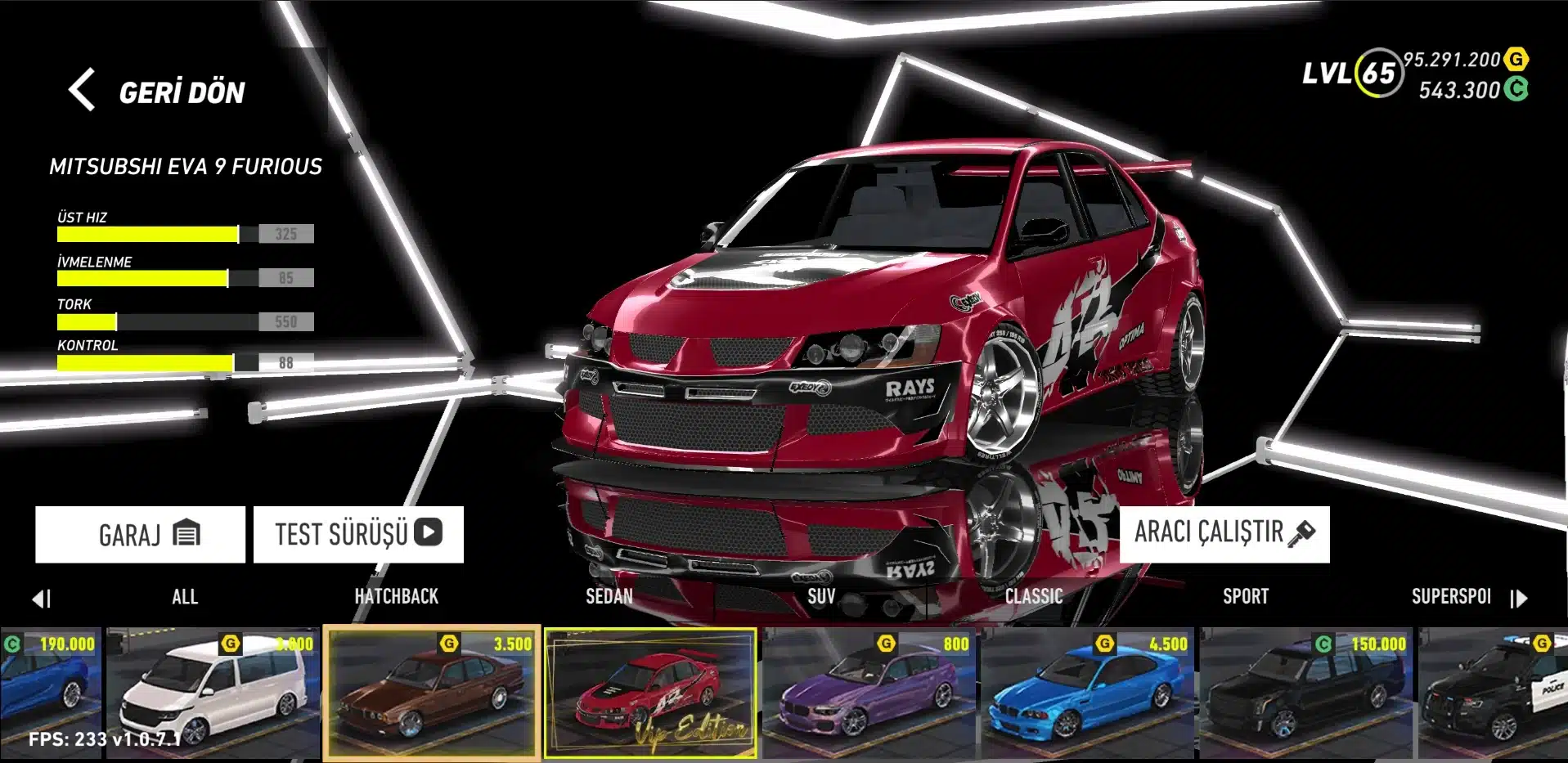The image size is (1568, 763).
Task: Select the Hatchback category
Action: coord(397,597)
